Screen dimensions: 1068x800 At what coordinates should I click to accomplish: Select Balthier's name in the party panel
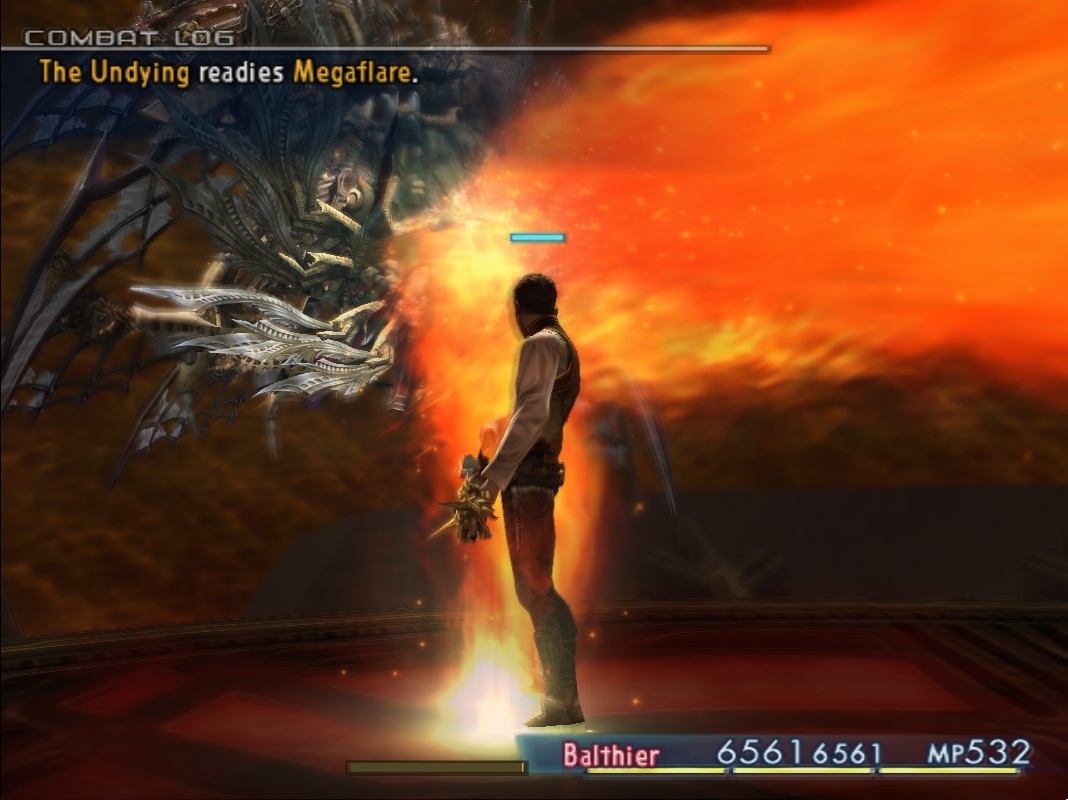coord(610,755)
